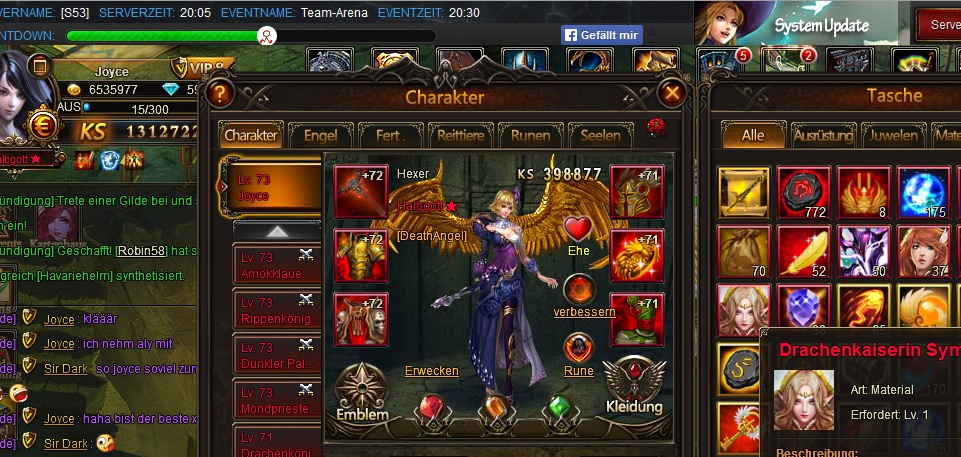Select the +71 helmet equipment slot
This screenshot has height=457, width=961.
(x=636, y=190)
